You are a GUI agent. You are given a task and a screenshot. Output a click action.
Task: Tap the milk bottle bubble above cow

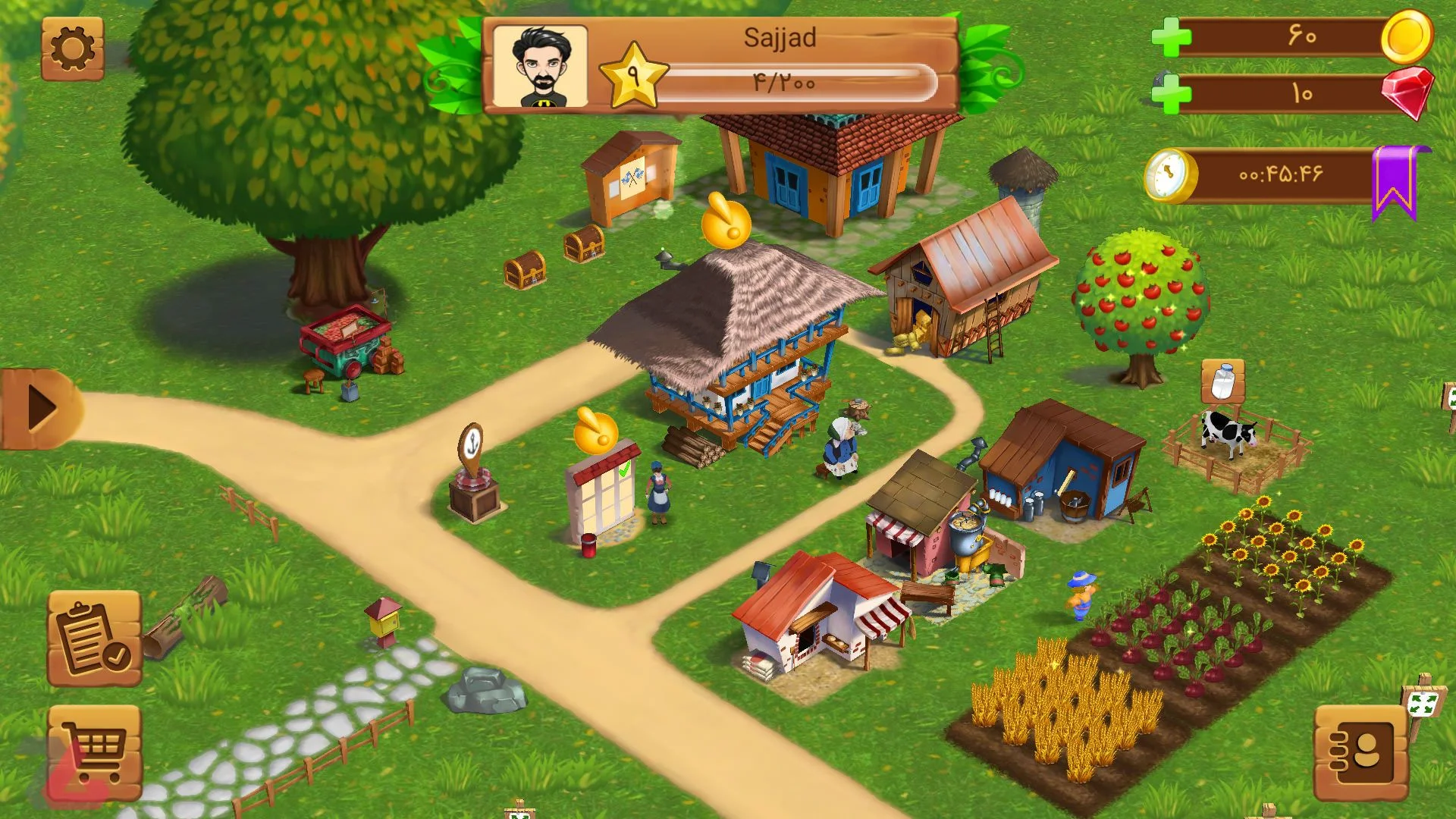point(1222,381)
